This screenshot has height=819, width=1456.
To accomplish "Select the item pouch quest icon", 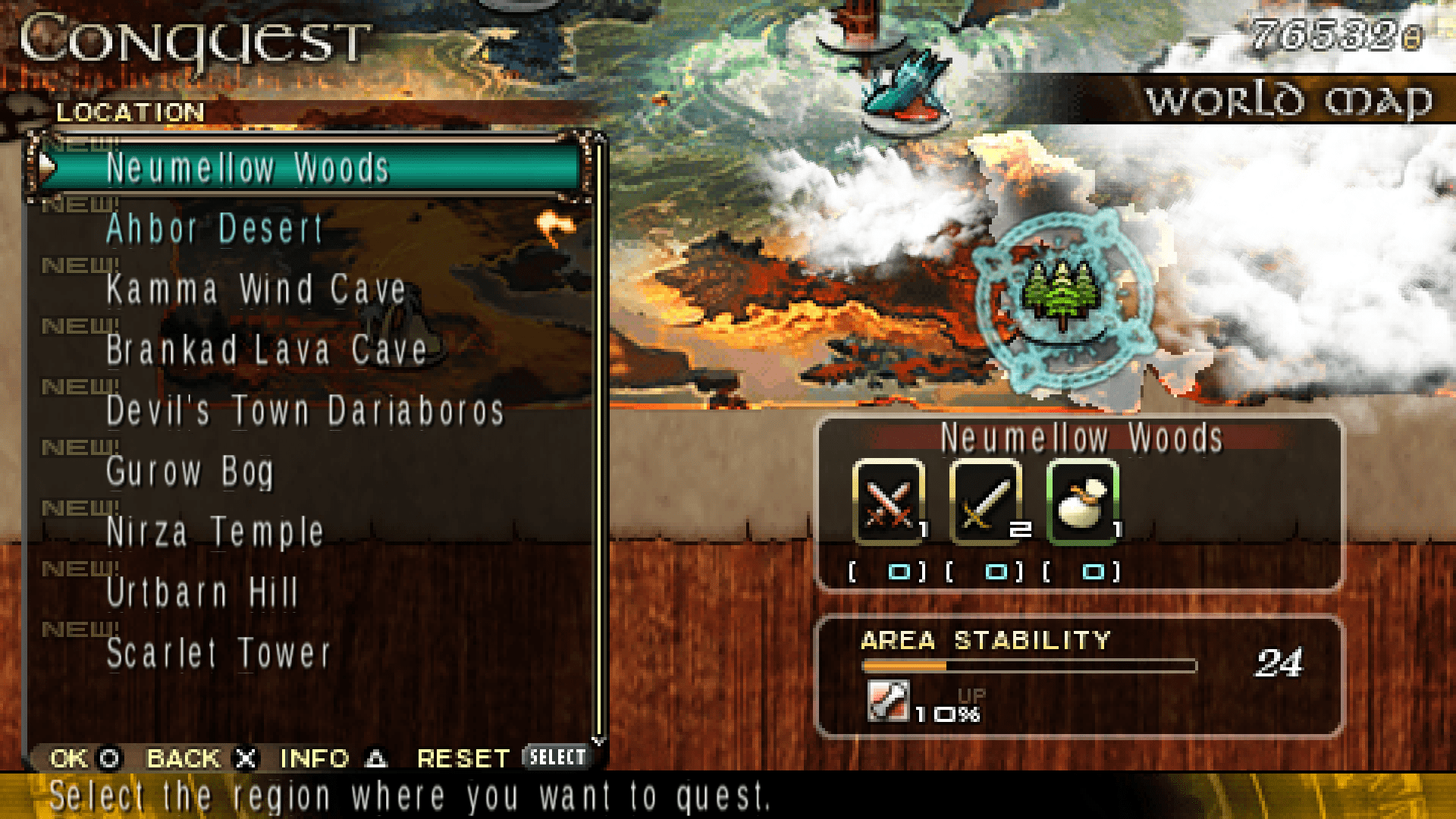I will pyautogui.click(x=1083, y=502).
